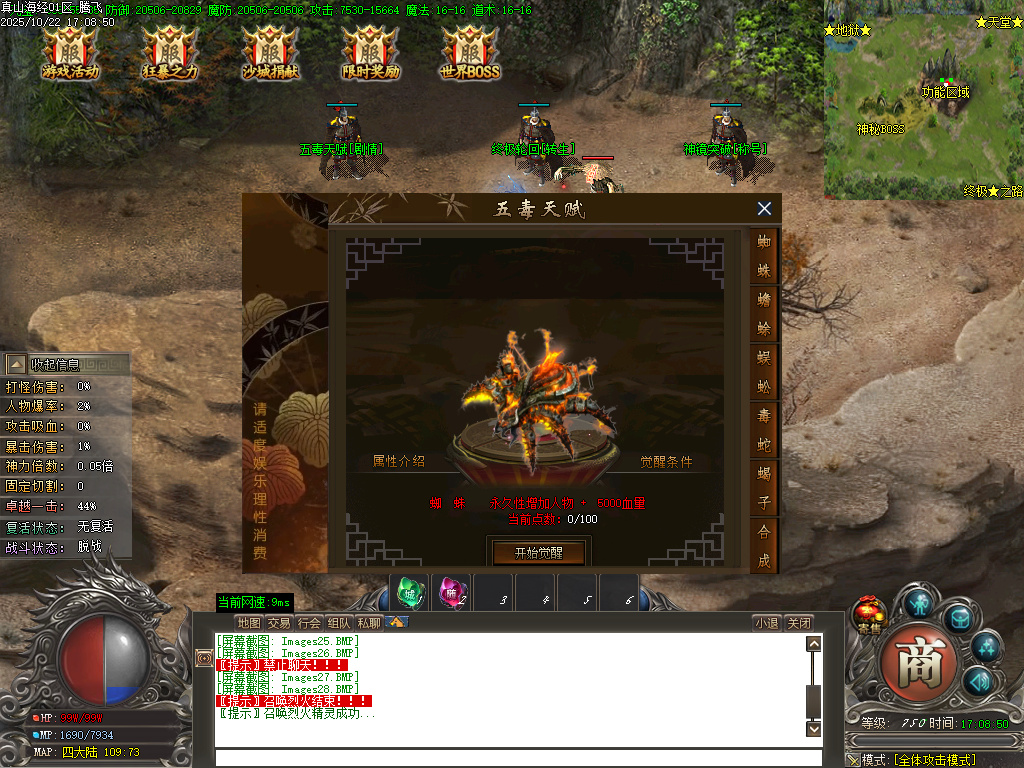Click the 小退 button

(767, 623)
